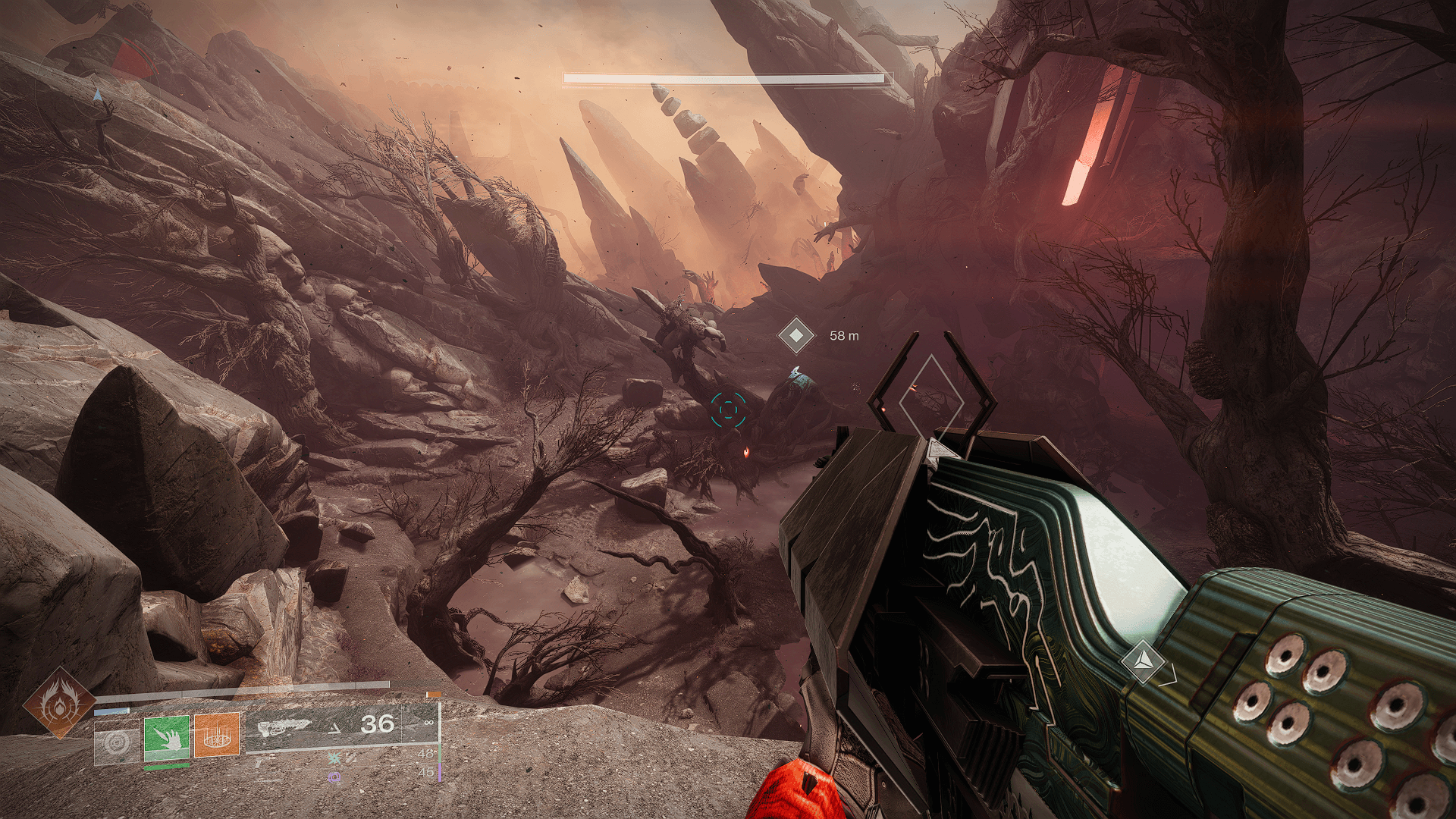This screenshot has height=819, width=1456.
Task: Click the teal Stasis buff icon
Action: [334, 758]
